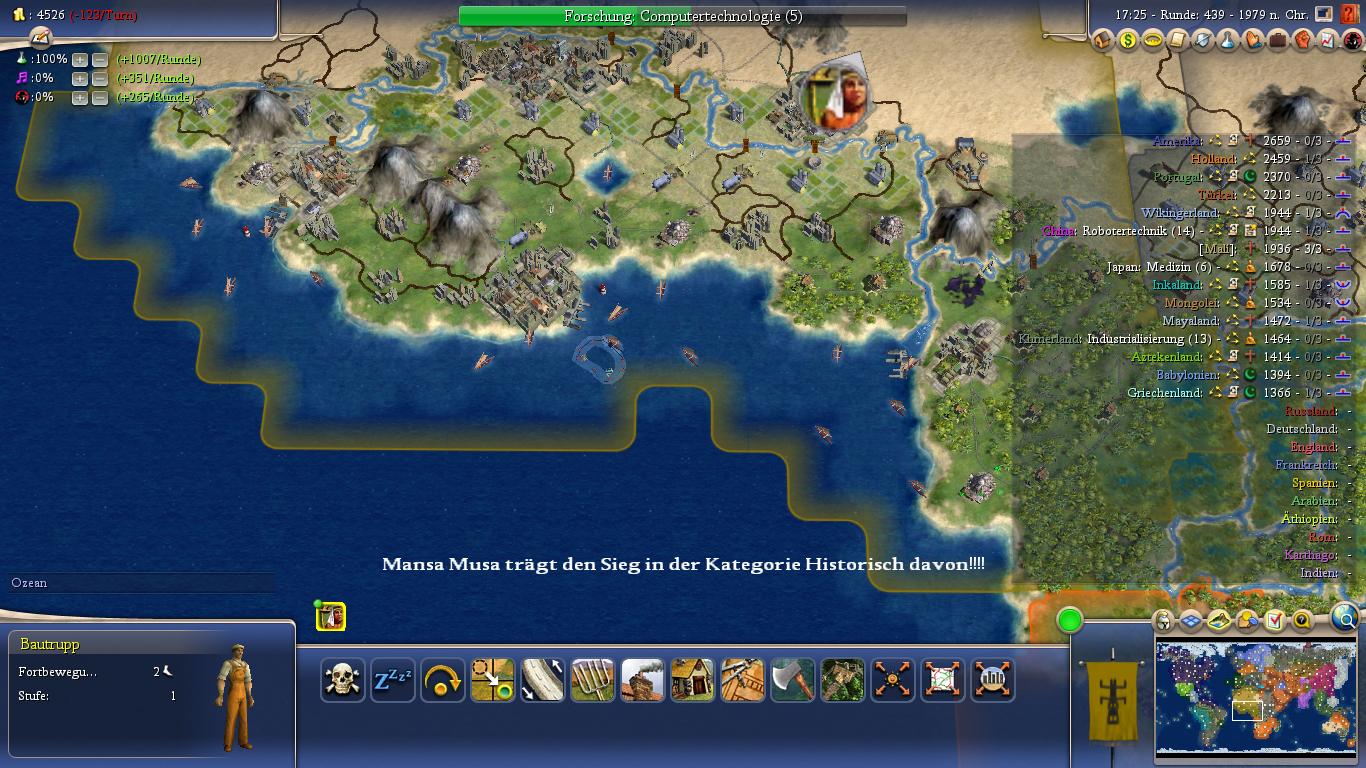
Task: Click the green end turn button
Action: click(x=1069, y=620)
